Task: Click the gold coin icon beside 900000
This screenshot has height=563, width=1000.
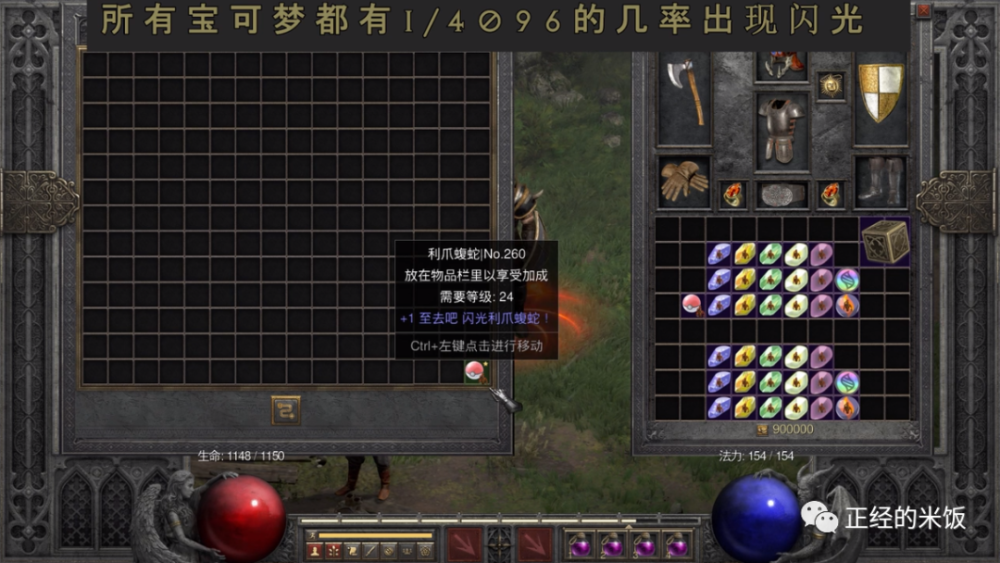Action: click(x=761, y=429)
